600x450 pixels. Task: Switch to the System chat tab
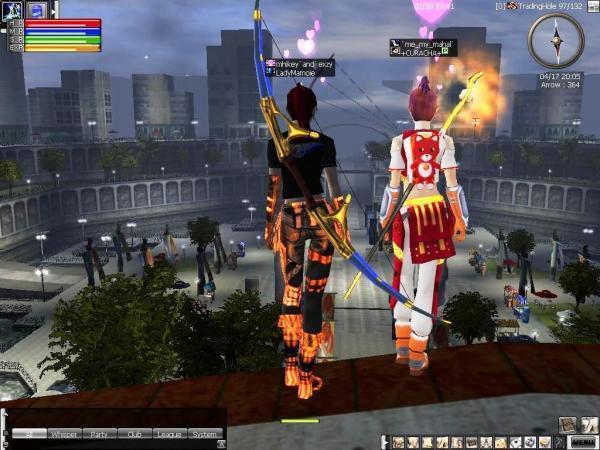click(203, 434)
